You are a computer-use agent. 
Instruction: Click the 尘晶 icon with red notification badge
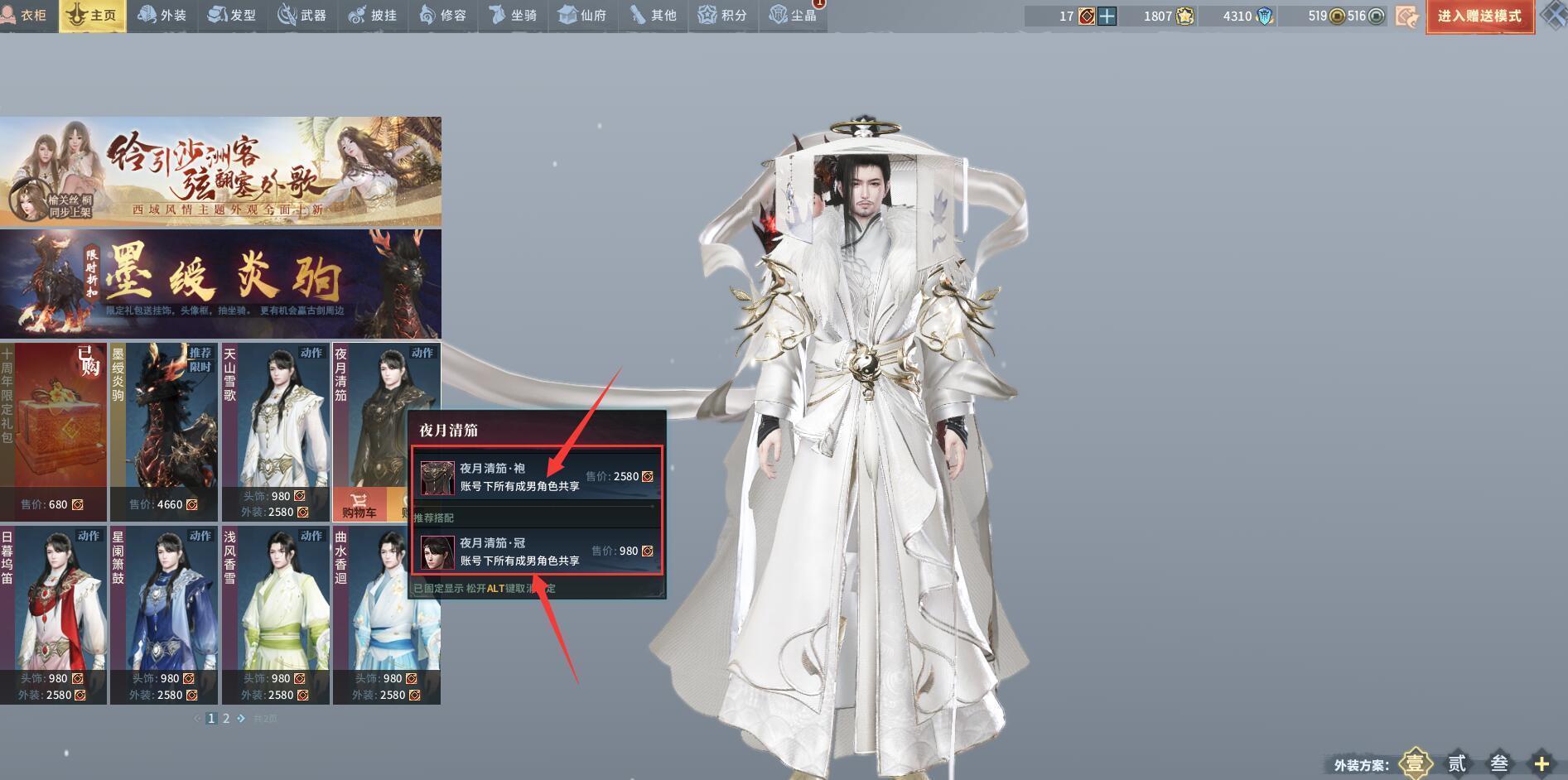pos(793,15)
